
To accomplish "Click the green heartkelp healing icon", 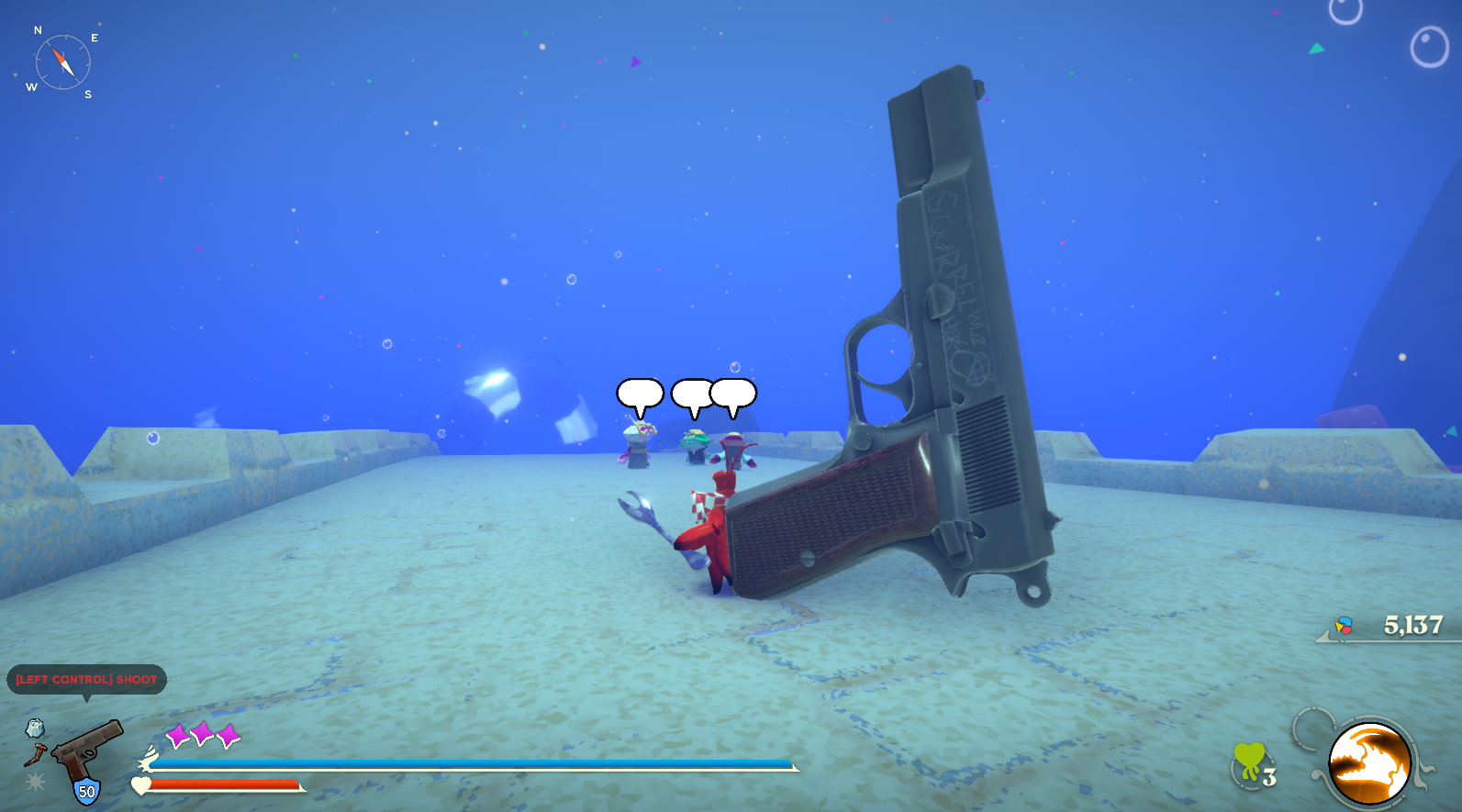I will pyautogui.click(x=1249, y=756).
